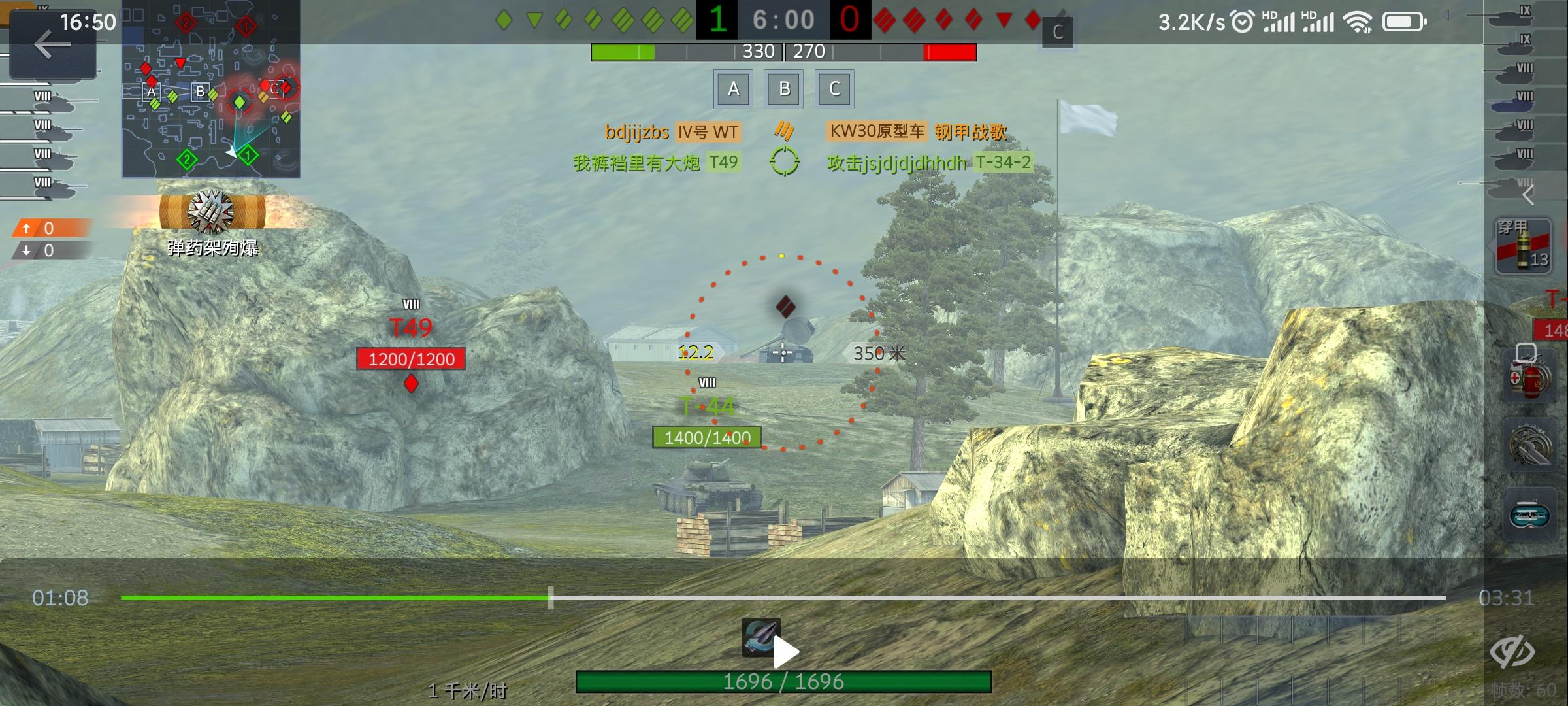
Task: Tap the back arrow to exit the replay
Action: click(x=52, y=46)
